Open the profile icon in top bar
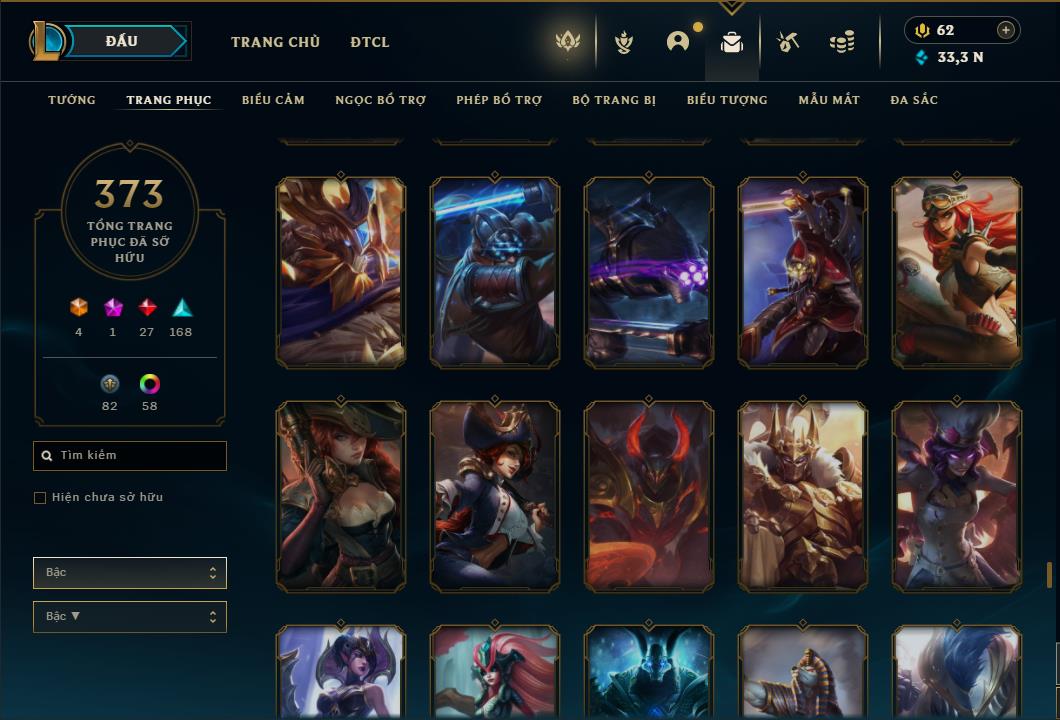This screenshot has width=1060, height=720. (678, 42)
